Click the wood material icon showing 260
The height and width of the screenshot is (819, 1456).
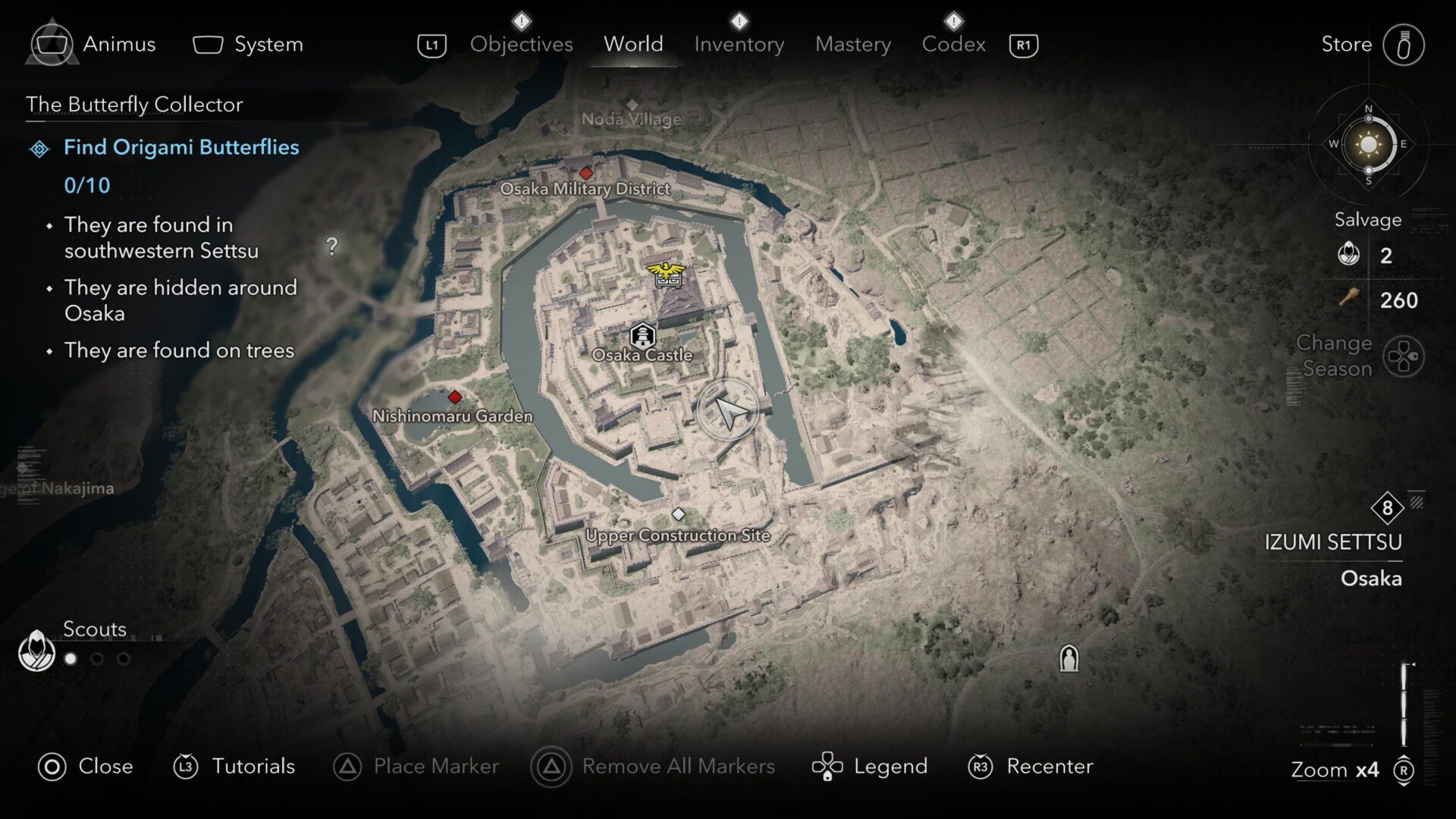pos(1350,299)
